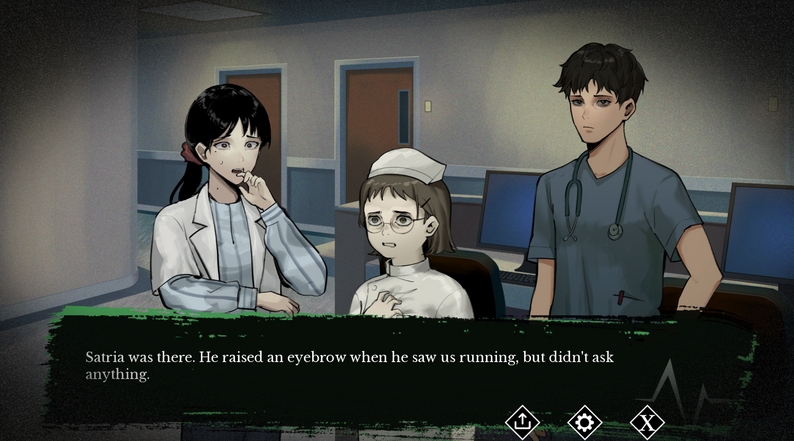Open the settings gear icon
Image resolution: width=794 pixels, height=441 pixels.
tap(584, 422)
